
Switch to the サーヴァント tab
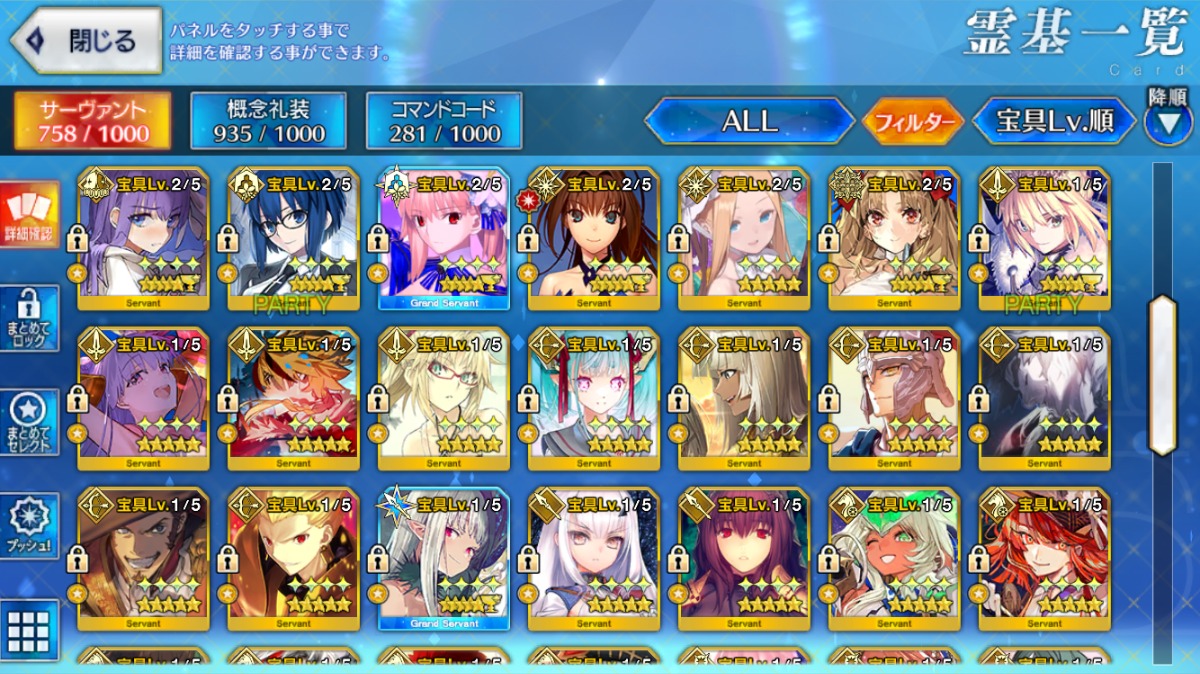[x=92, y=121]
